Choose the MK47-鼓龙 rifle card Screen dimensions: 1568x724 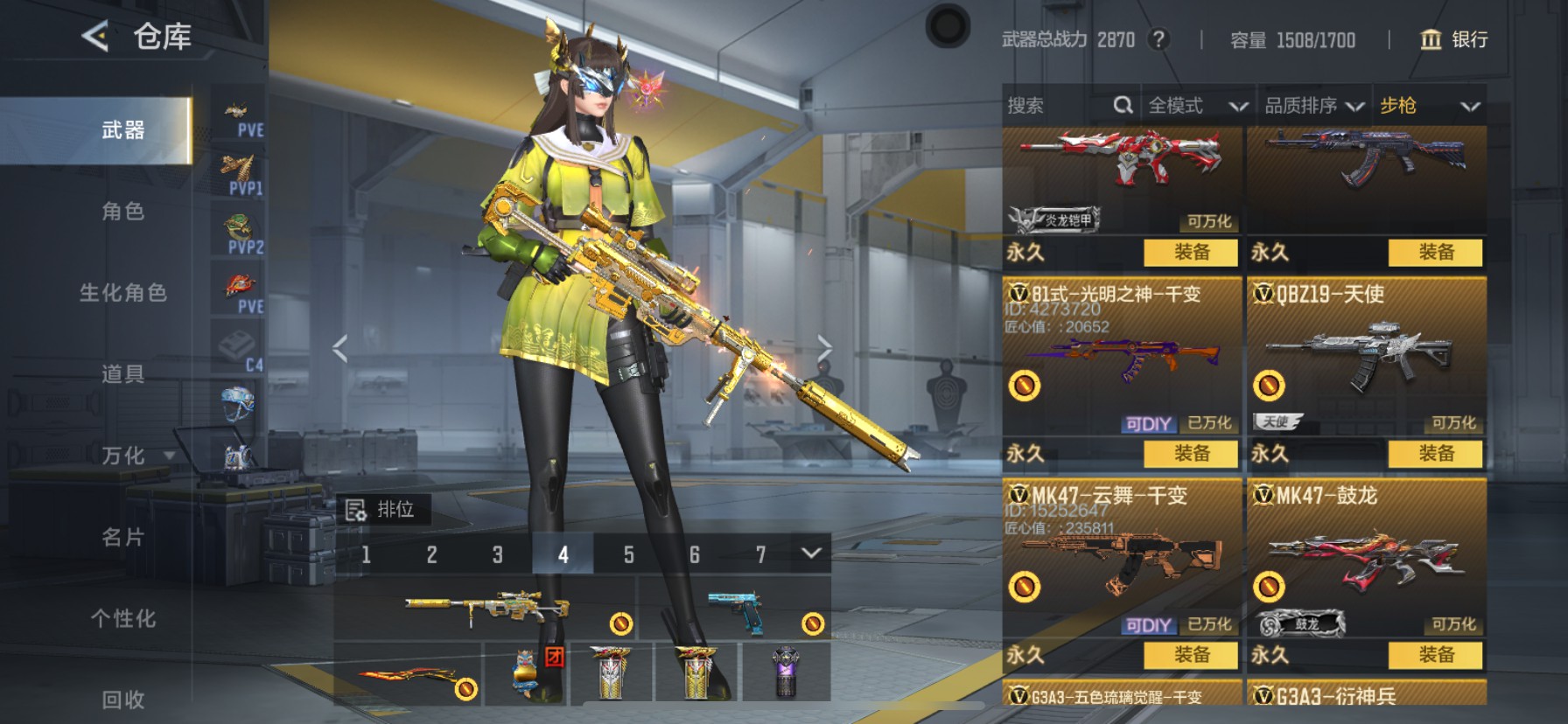[1366, 560]
